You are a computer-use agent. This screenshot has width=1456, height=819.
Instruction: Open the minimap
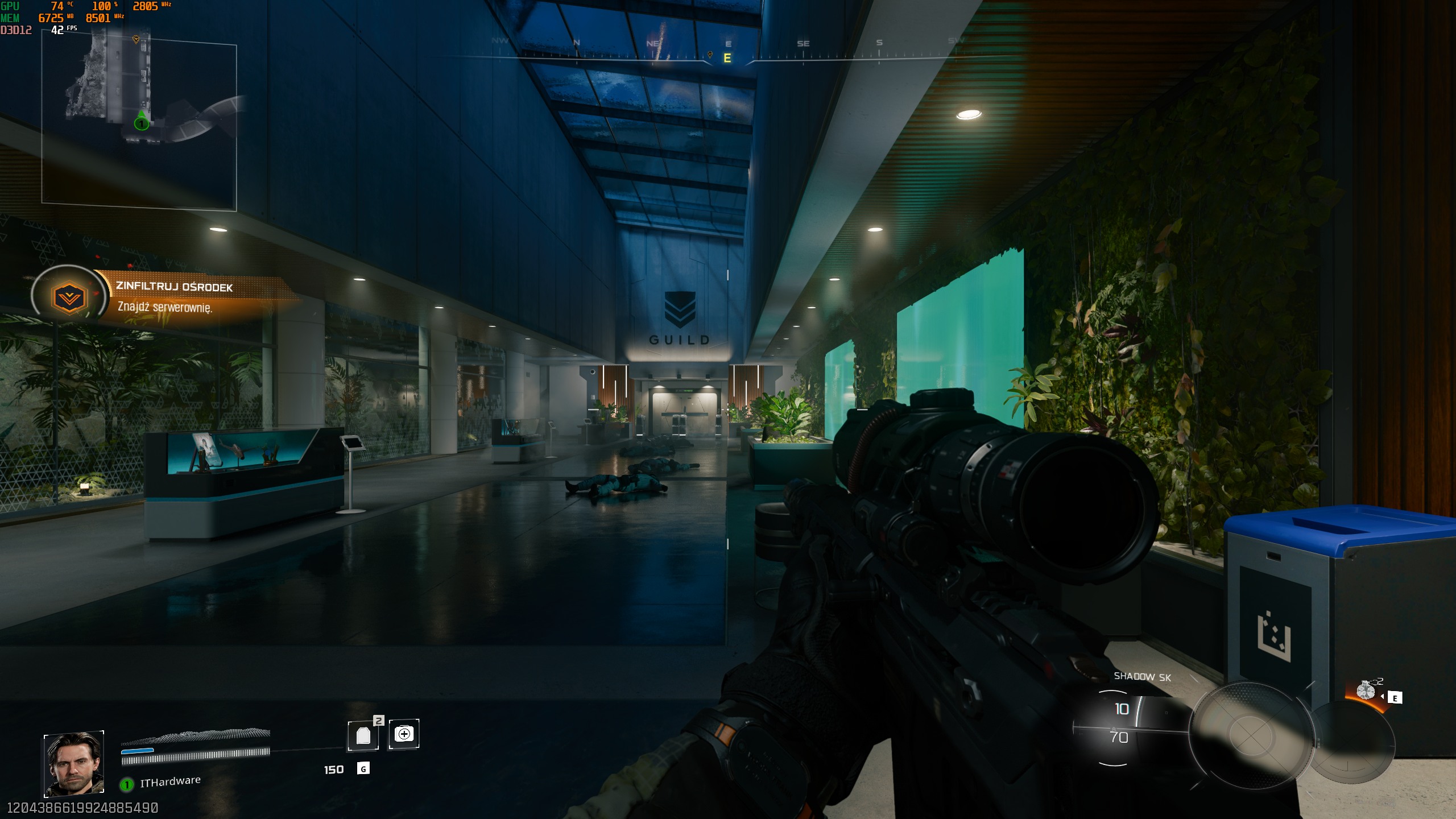tap(139, 122)
